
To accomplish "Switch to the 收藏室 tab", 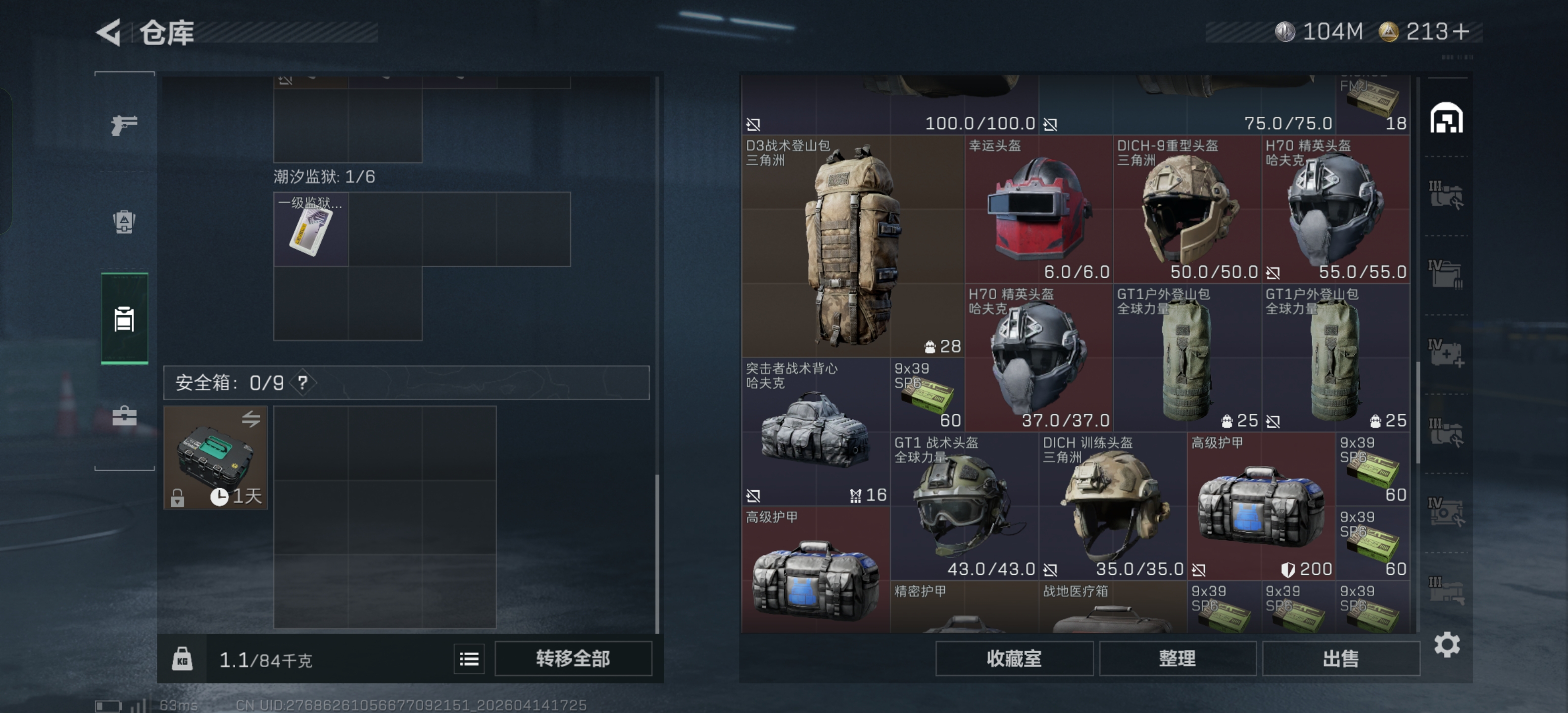I will click(1014, 658).
